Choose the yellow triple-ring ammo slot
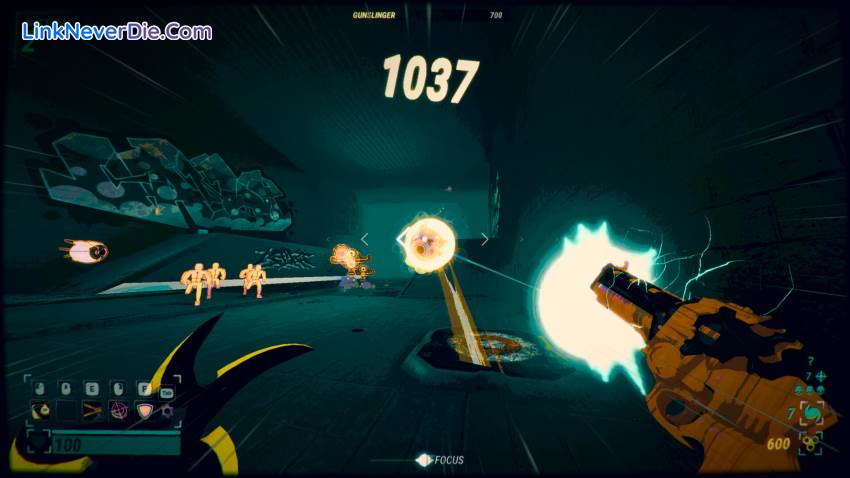 [810, 443]
